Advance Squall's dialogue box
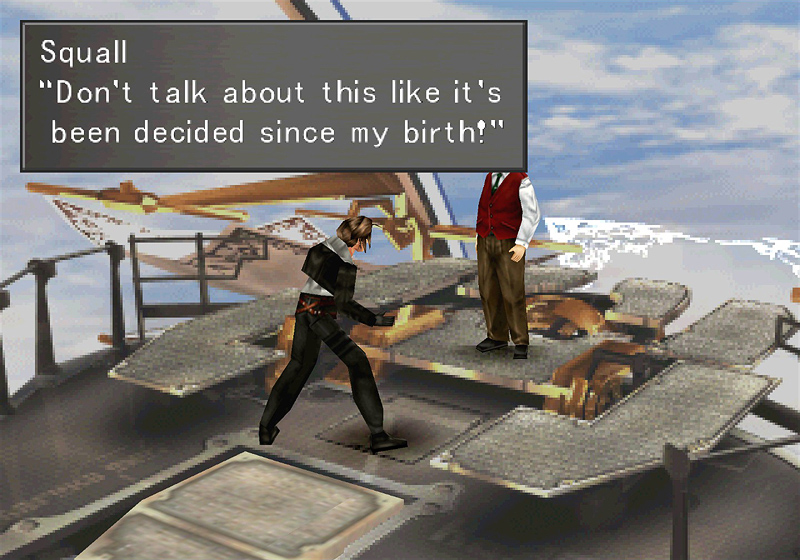The image size is (800, 560). click(273, 96)
